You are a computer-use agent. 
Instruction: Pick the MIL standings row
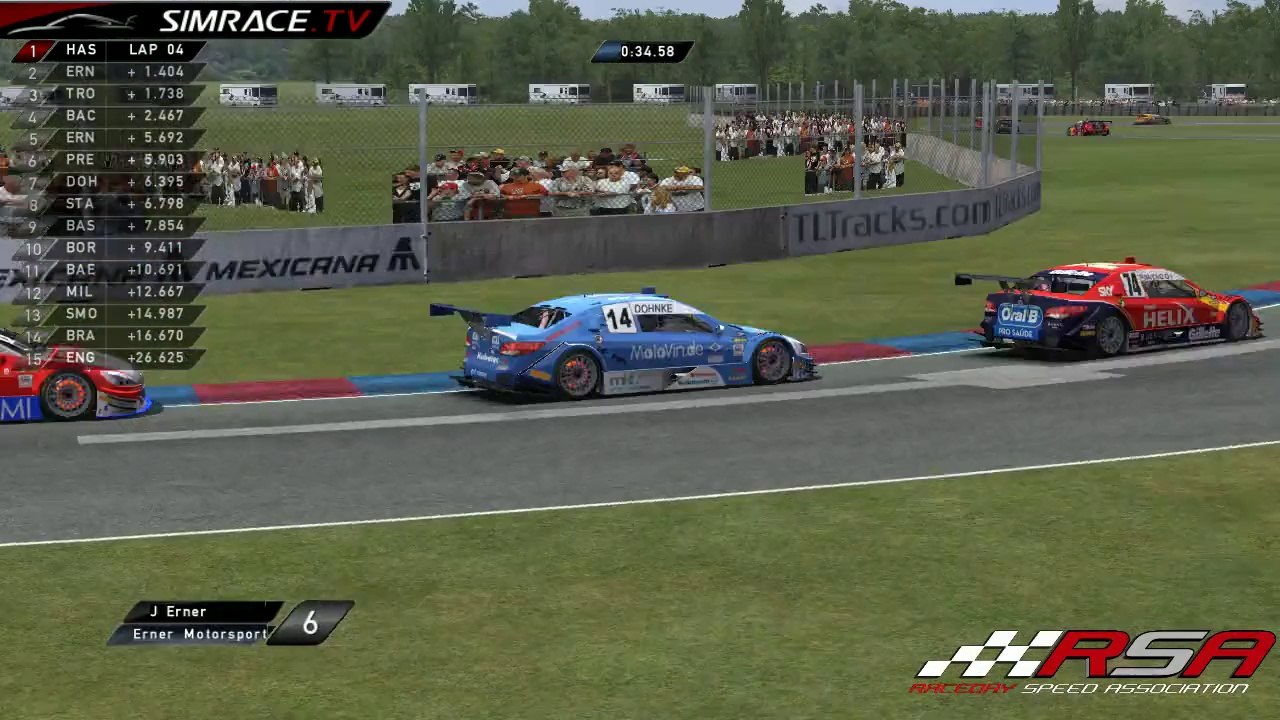(108, 292)
